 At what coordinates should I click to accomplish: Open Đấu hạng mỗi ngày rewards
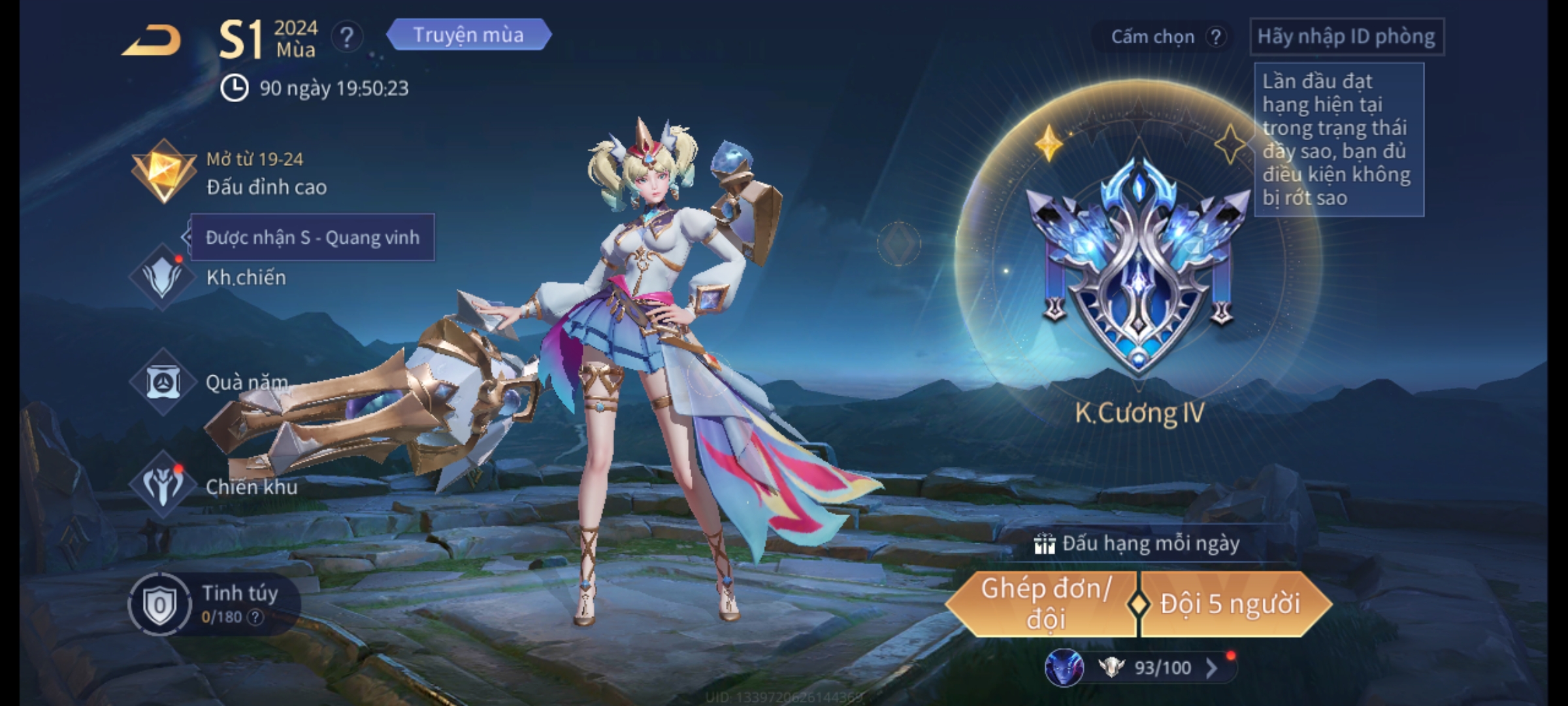coord(1138,544)
